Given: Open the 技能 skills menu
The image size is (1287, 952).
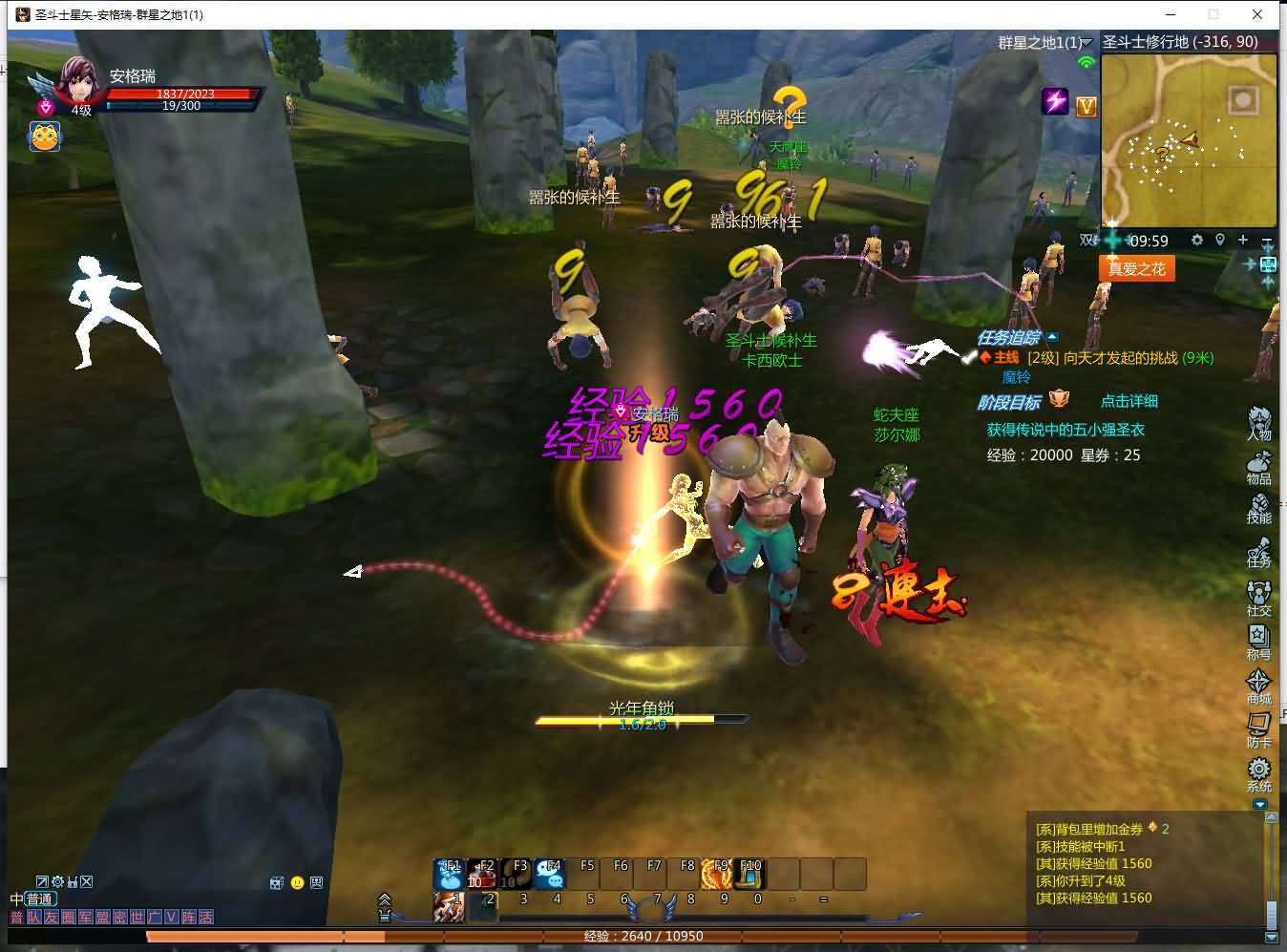Looking at the screenshot, I should 1258,507.
